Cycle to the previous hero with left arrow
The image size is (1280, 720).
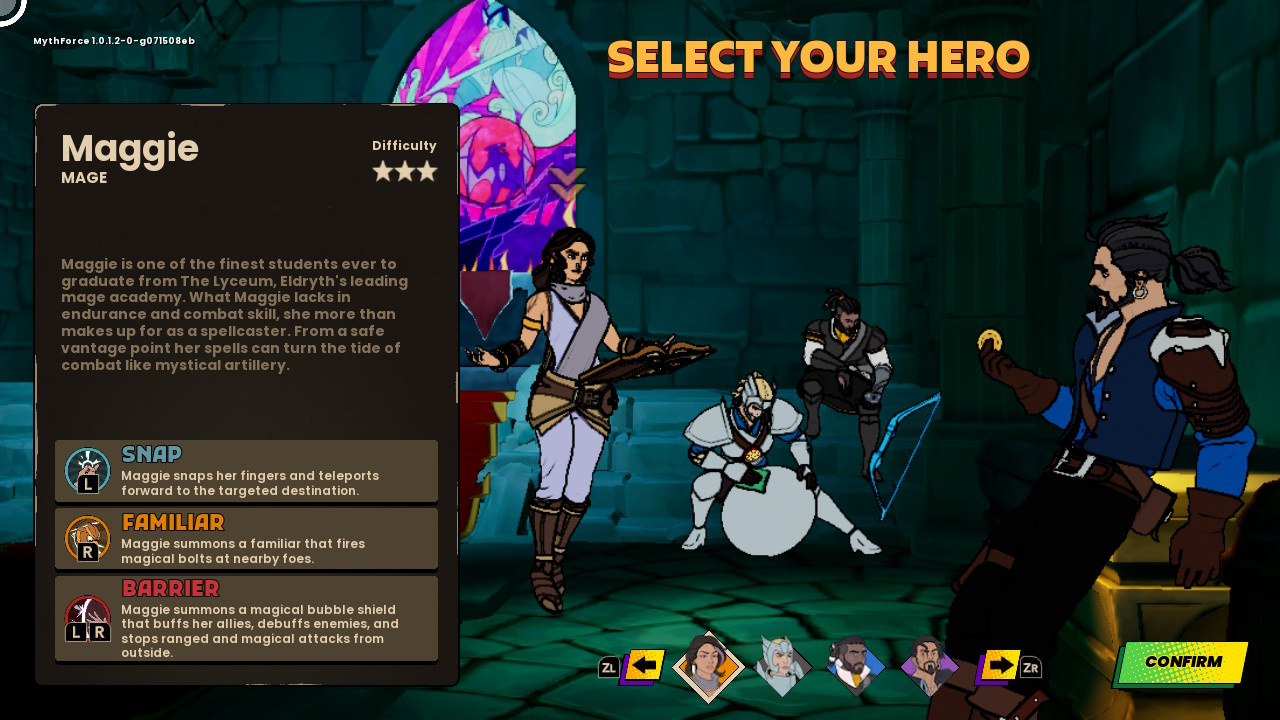644,665
